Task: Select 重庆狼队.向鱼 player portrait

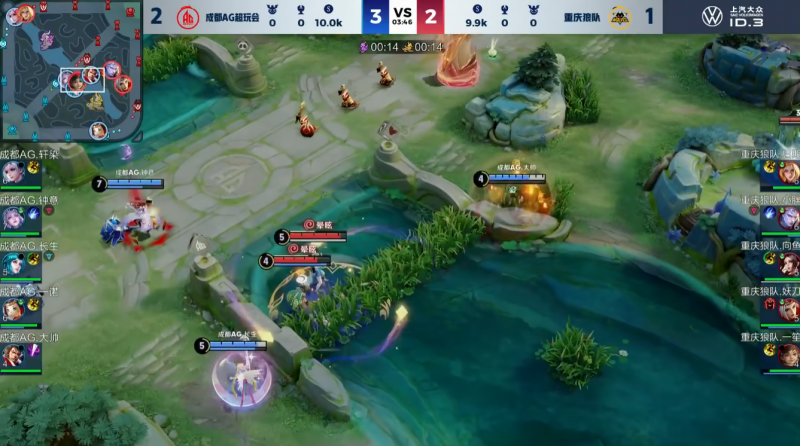Action: (787, 263)
